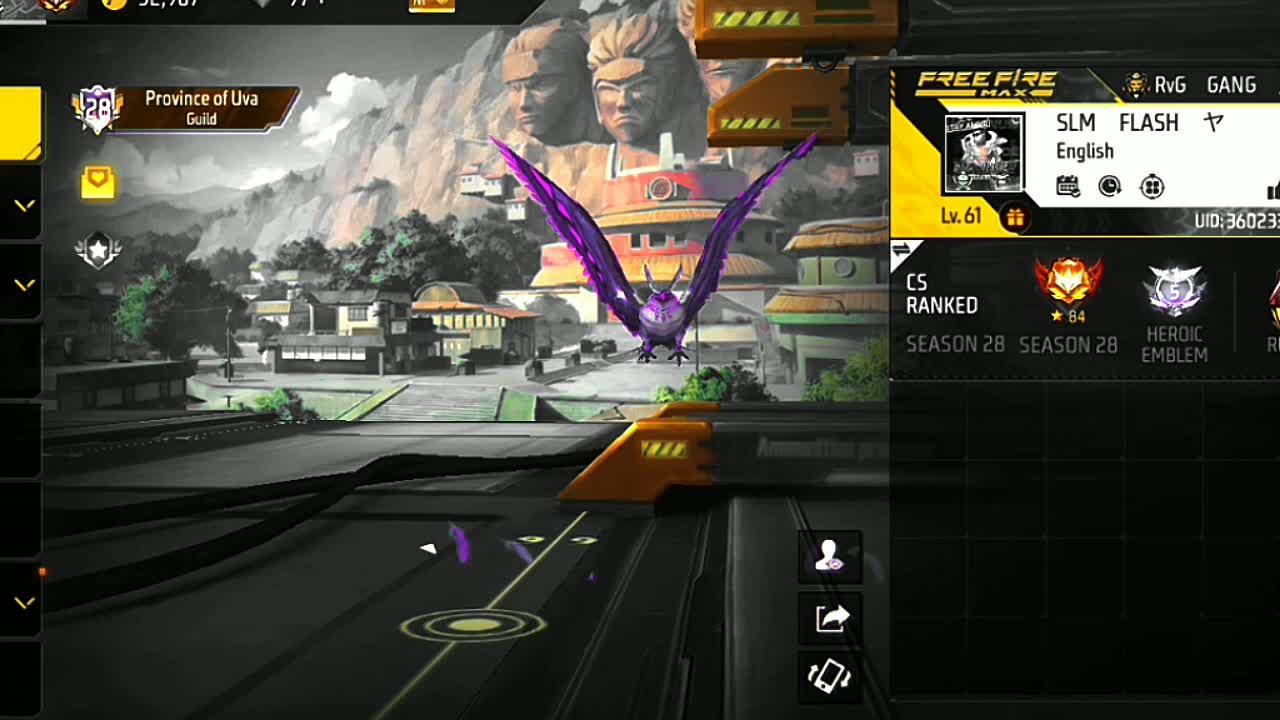The height and width of the screenshot is (720, 1280).
Task: Open the clock history icon
Action: [1109, 186]
